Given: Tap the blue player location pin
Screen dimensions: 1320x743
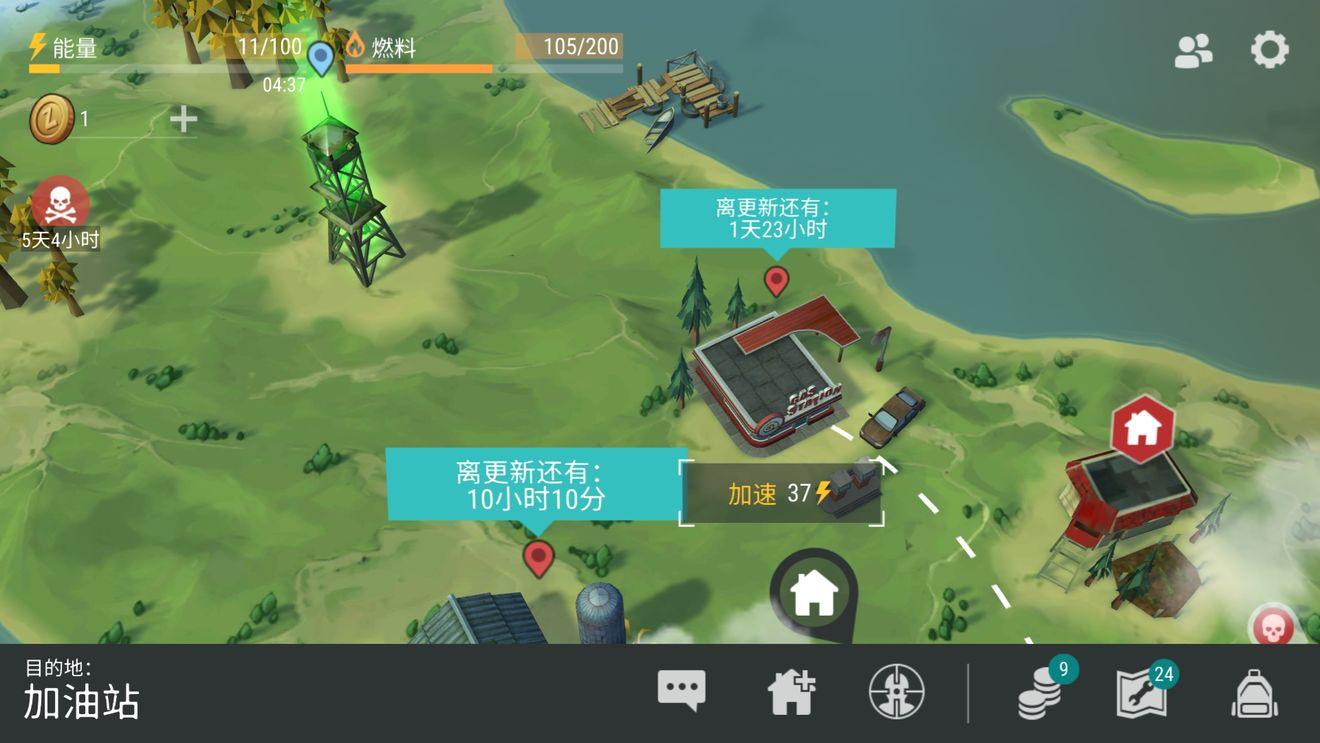Looking at the screenshot, I should (x=318, y=58).
